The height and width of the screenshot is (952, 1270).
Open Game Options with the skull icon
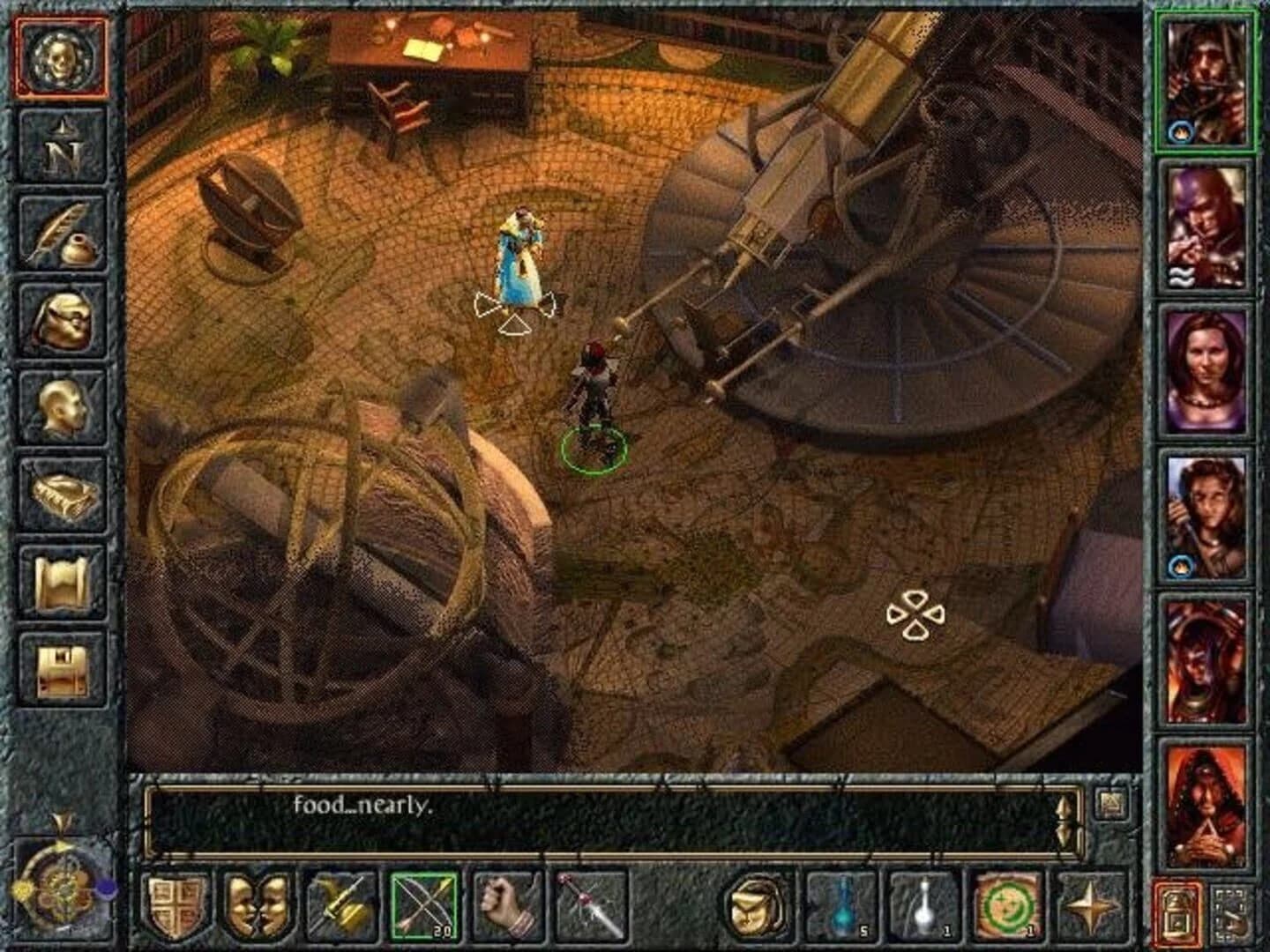pyautogui.click(x=62, y=60)
